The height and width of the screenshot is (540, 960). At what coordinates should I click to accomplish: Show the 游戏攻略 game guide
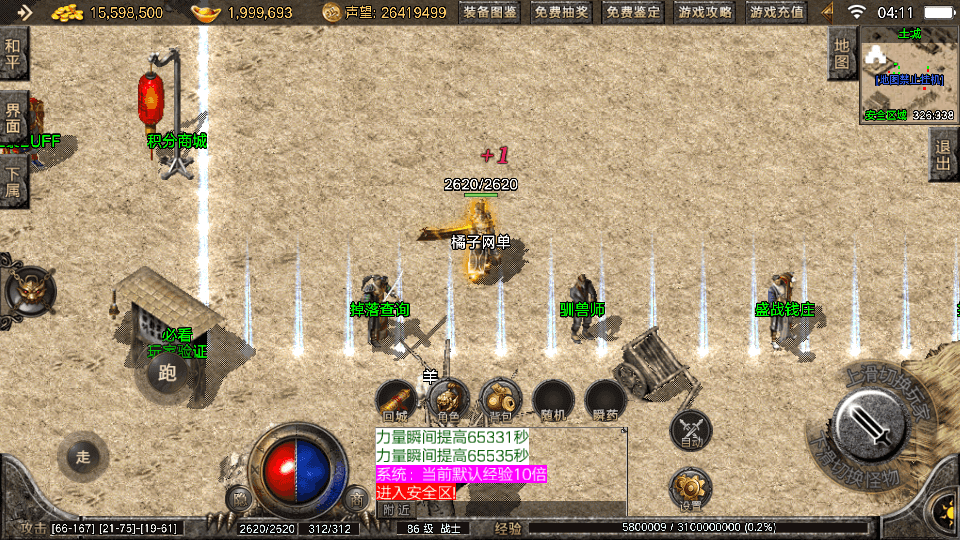point(705,13)
